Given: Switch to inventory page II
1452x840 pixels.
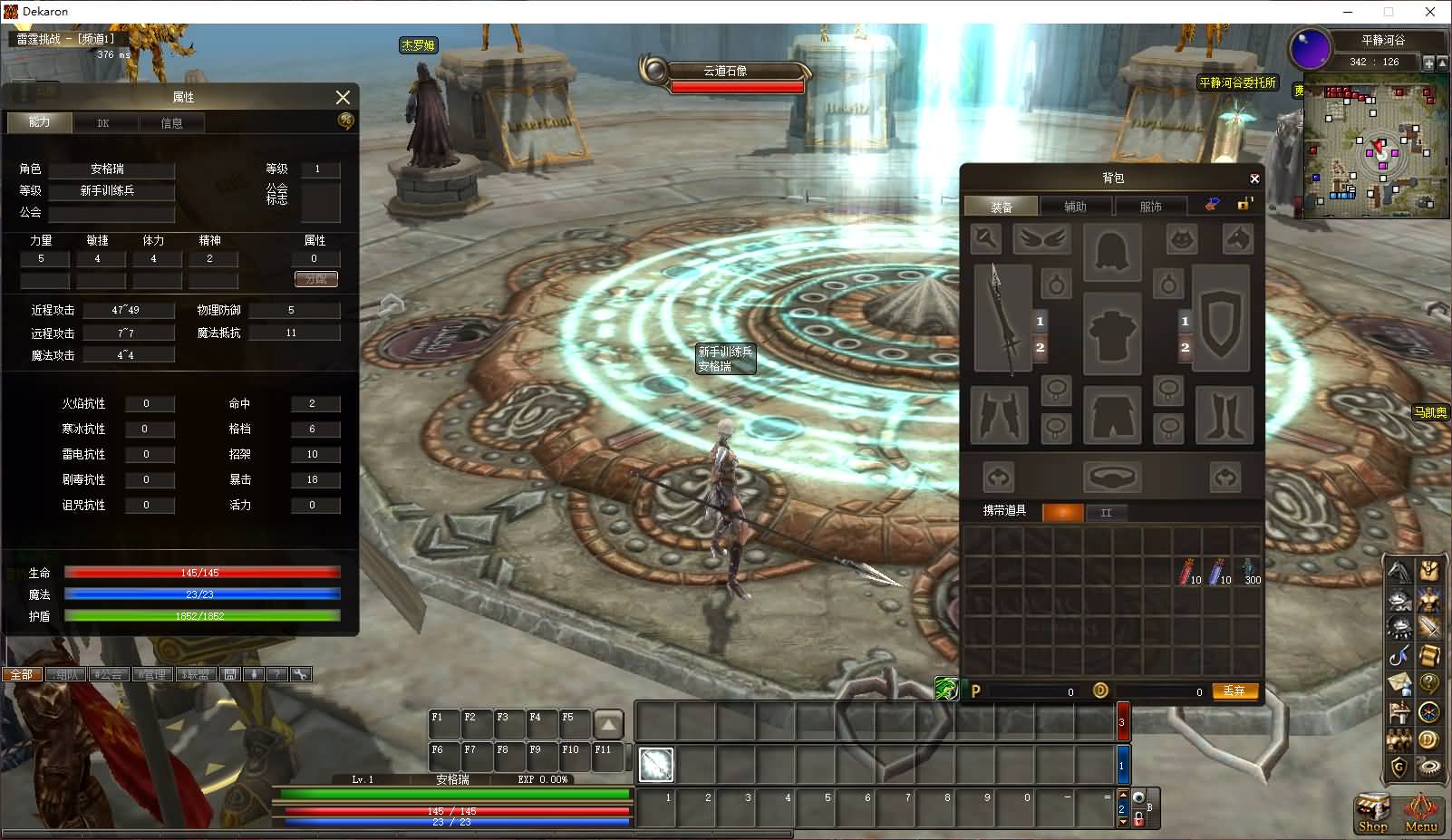Looking at the screenshot, I should click(1106, 513).
